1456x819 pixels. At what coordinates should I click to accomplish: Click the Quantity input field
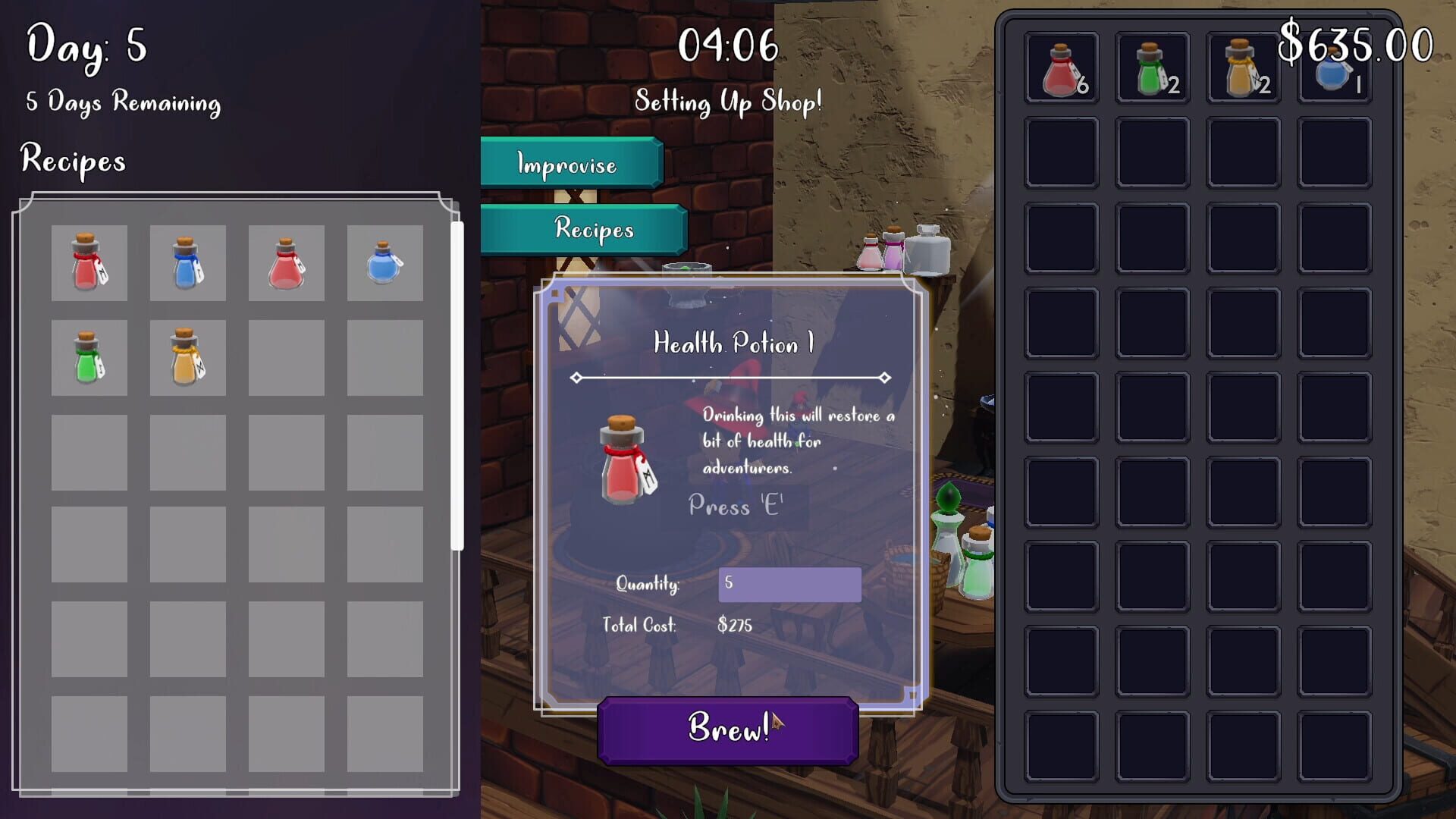(789, 585)
